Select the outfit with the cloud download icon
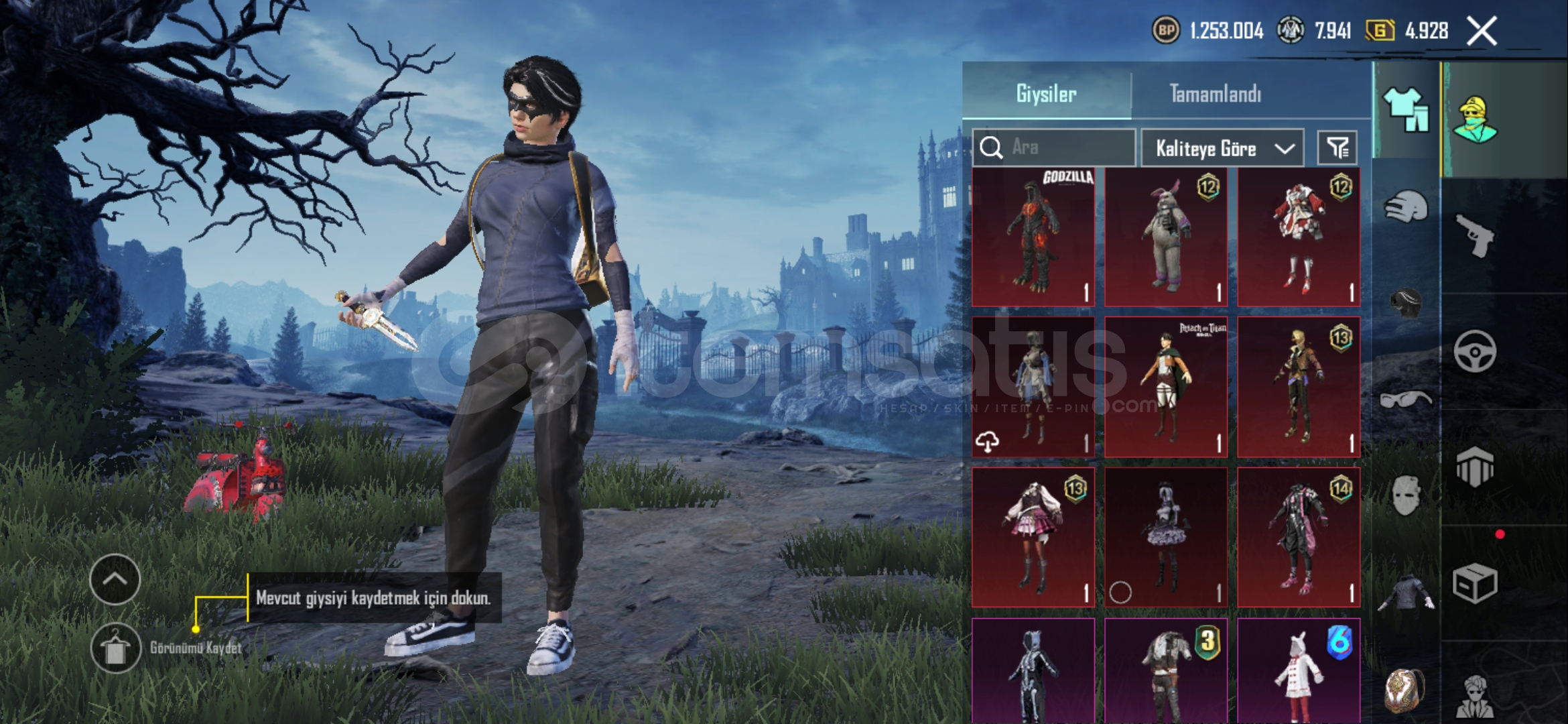The height and width of the screenshot is (724, 1568). point(1033,387)
